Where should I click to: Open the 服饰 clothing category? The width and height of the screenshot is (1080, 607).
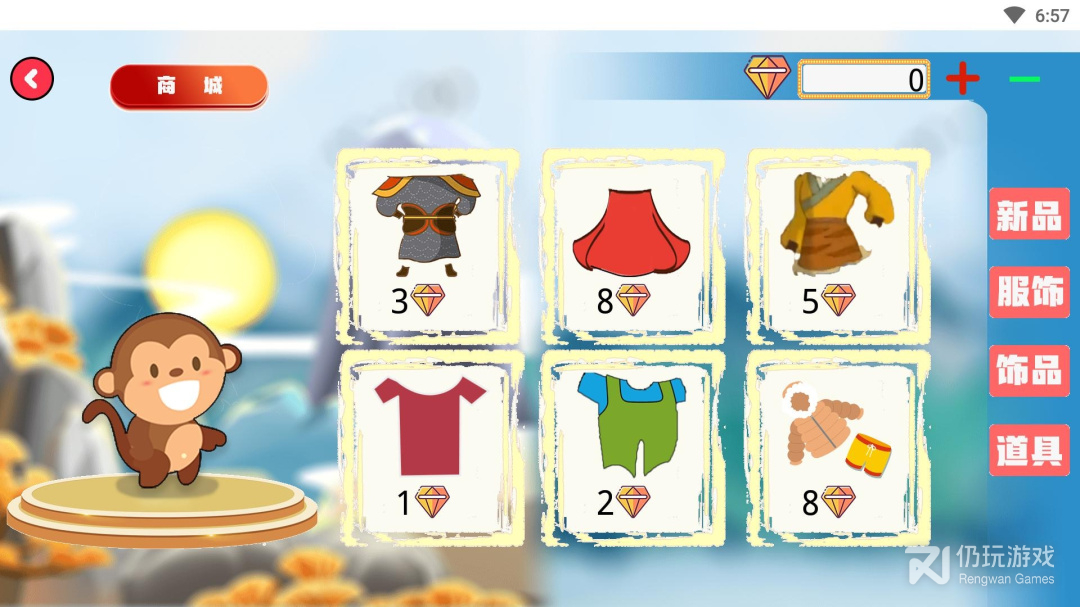coord(1028,292)
